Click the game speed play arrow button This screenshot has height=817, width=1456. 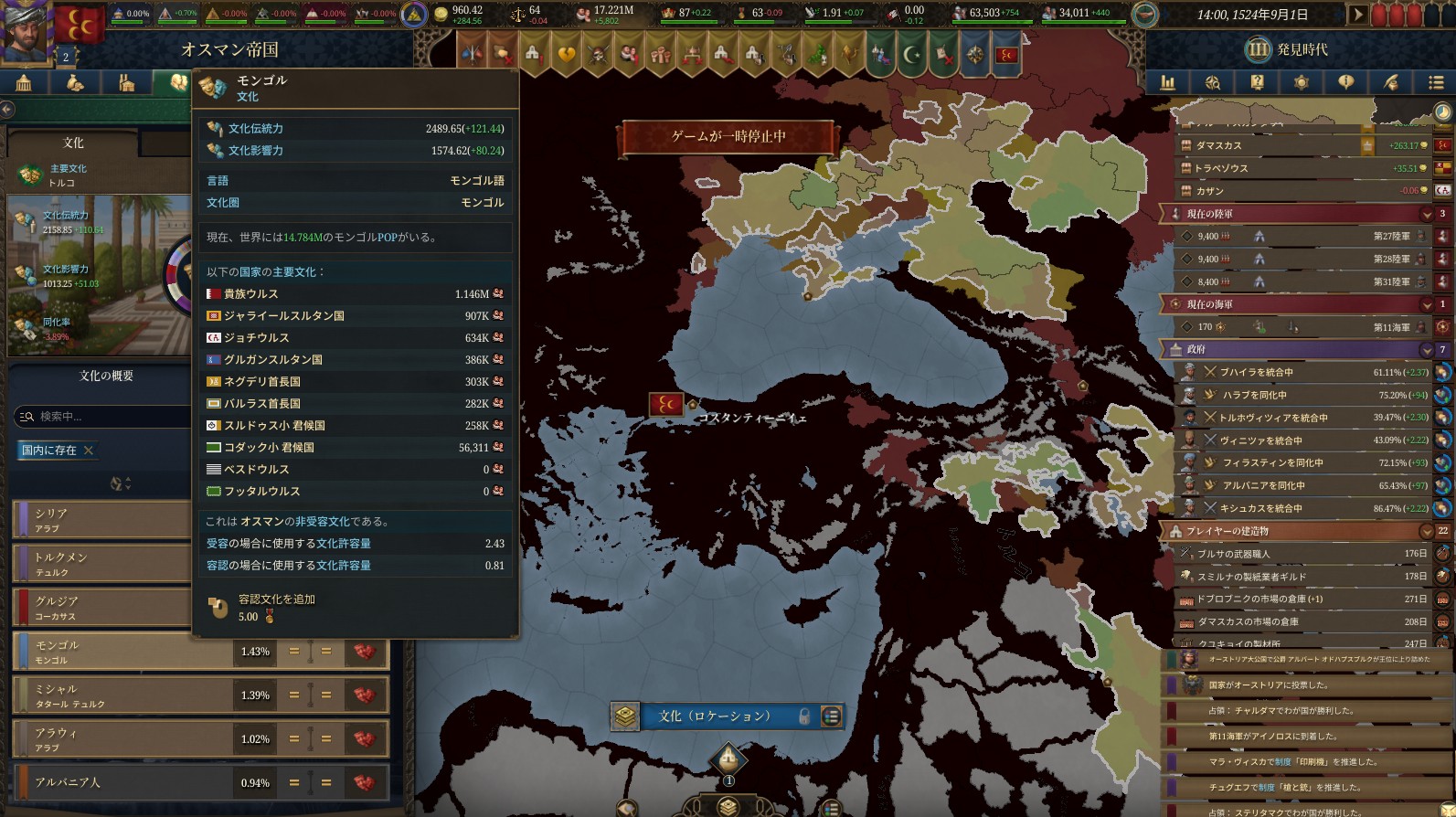[1358, 15]
